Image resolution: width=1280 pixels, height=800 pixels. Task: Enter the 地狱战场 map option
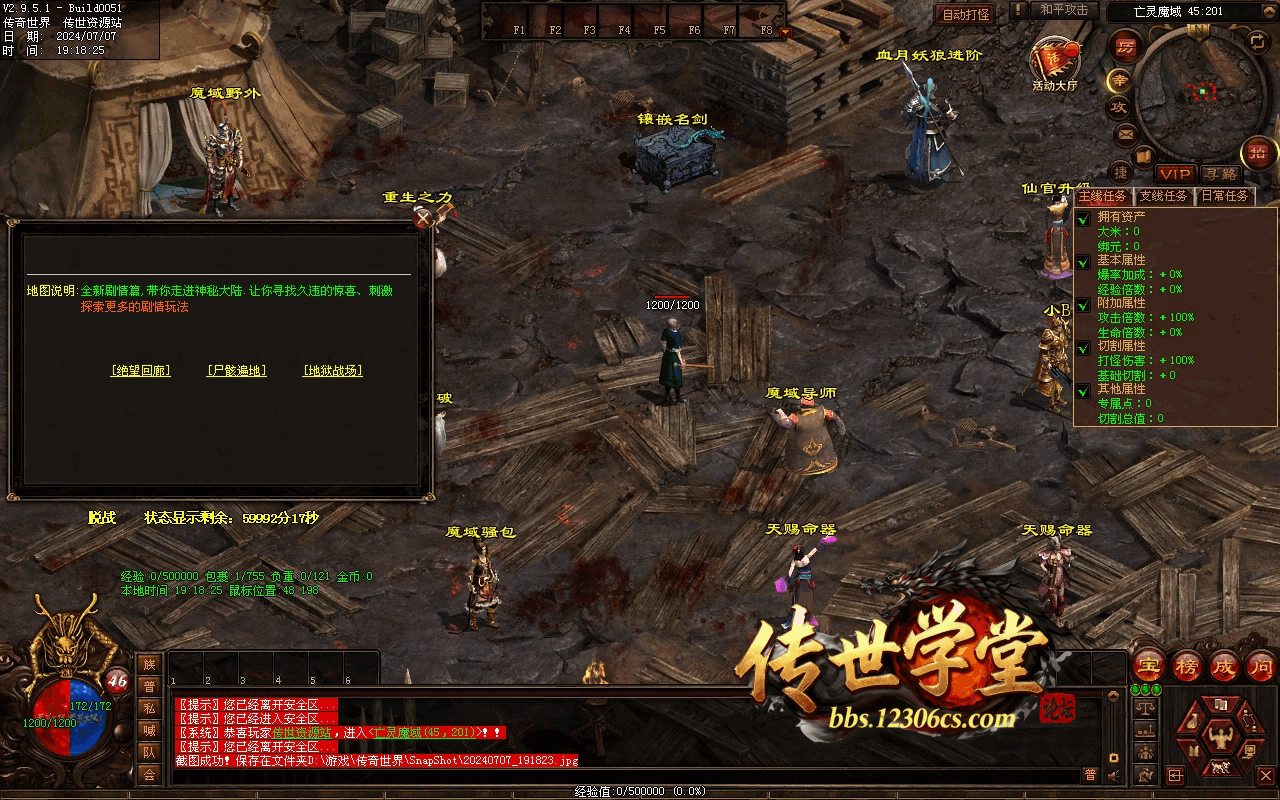333,371
